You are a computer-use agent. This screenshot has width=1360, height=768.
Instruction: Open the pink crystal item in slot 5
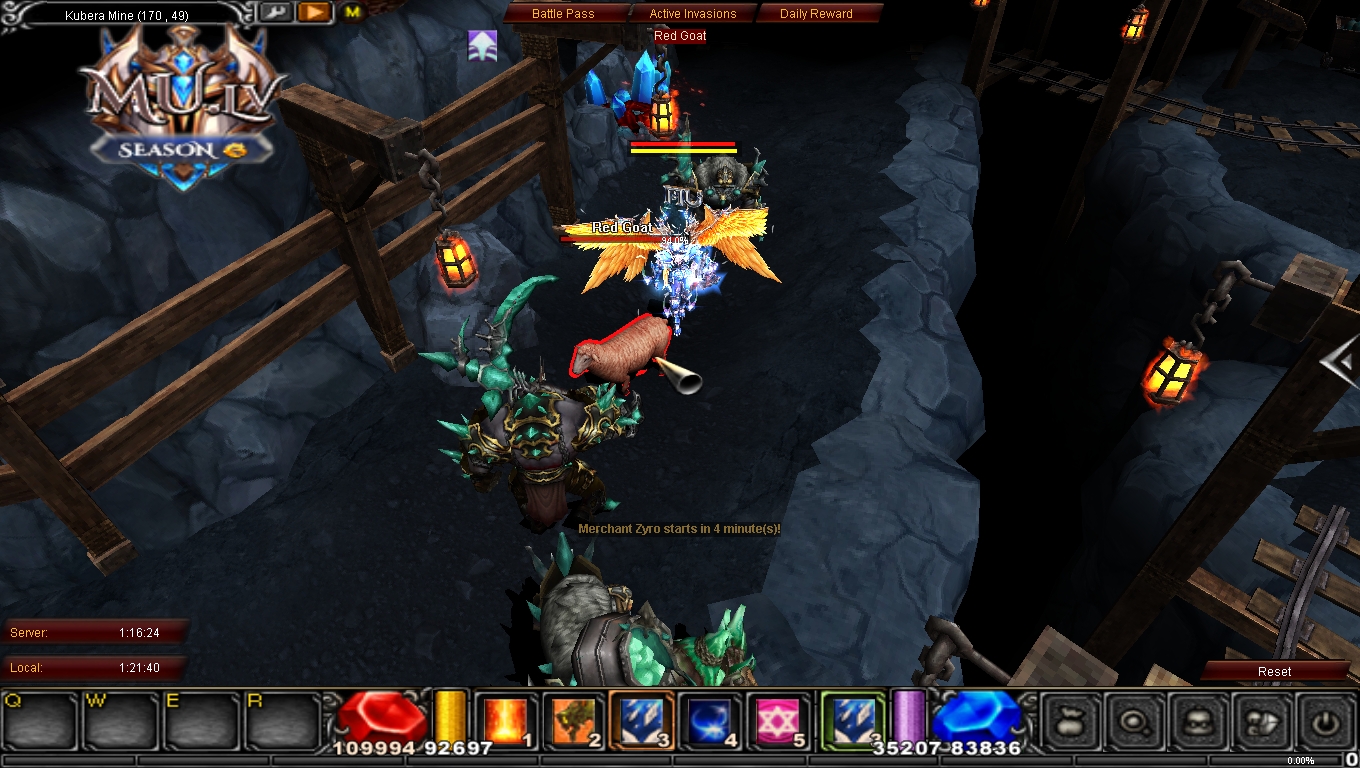(775, 719)
